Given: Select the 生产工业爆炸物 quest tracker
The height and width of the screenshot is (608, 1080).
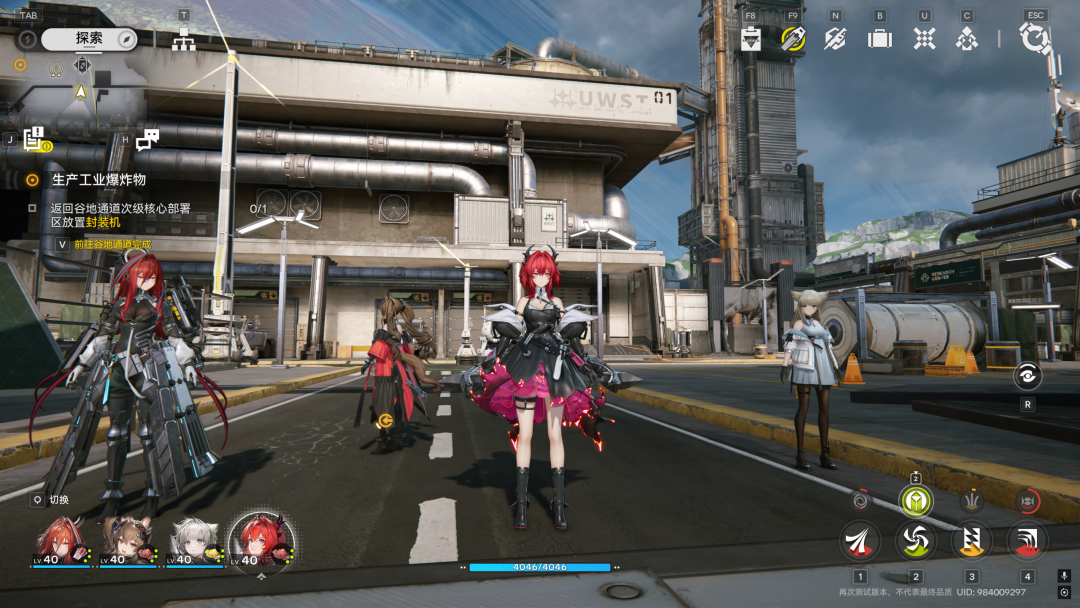Looking at the screenshot, I should click(98, 180).
